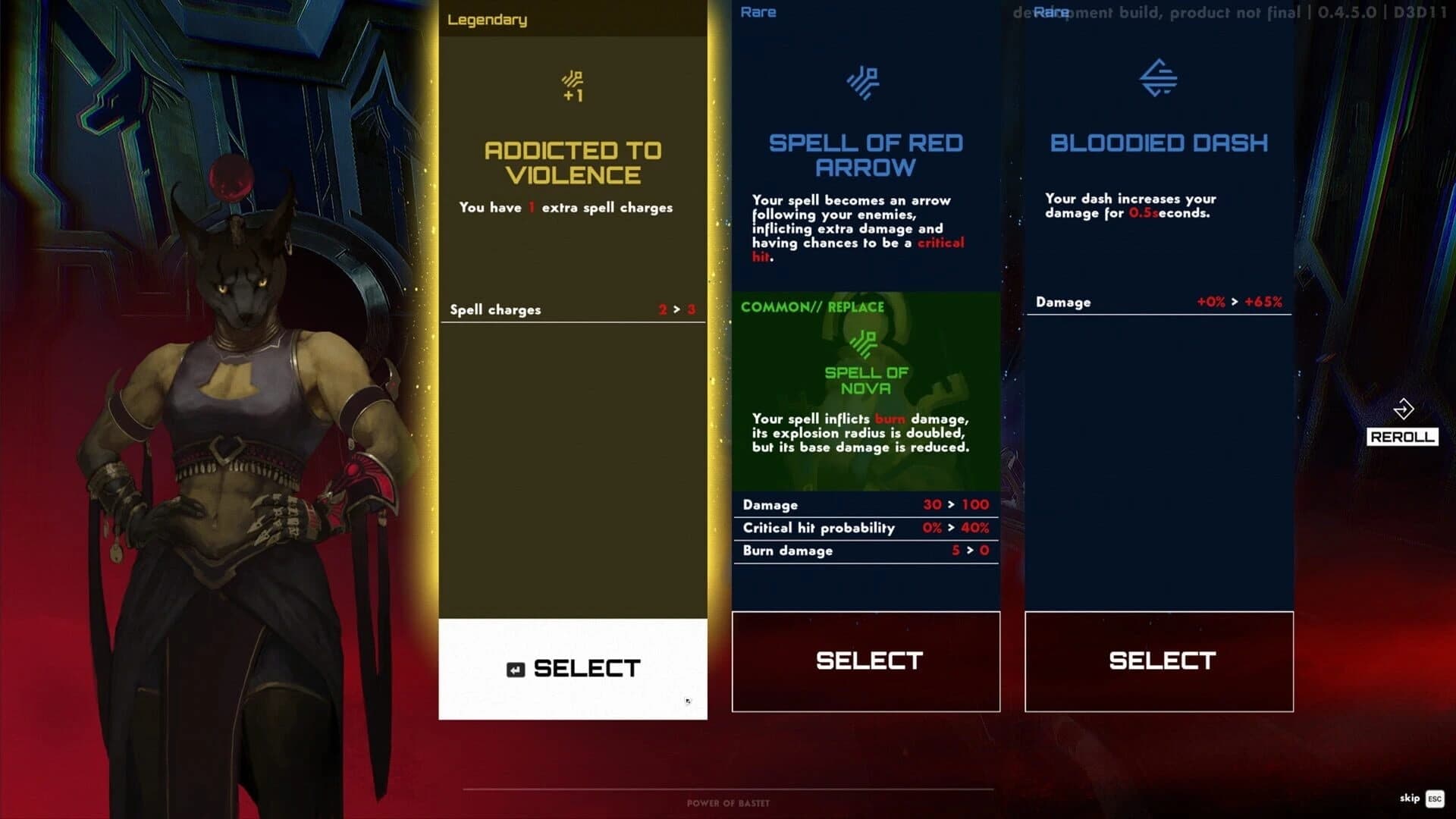Click skip at the bottom right
1456x819 pixels.
click(1409, 799)
